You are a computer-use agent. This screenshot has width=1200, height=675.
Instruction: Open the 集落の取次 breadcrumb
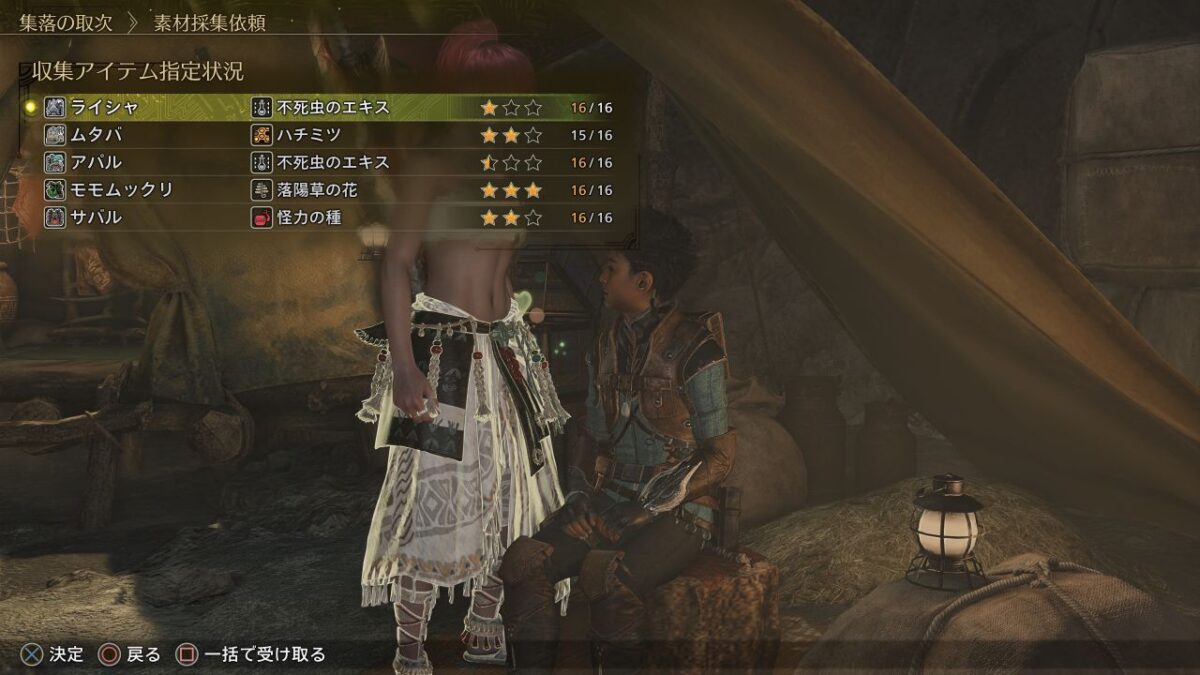66,23
